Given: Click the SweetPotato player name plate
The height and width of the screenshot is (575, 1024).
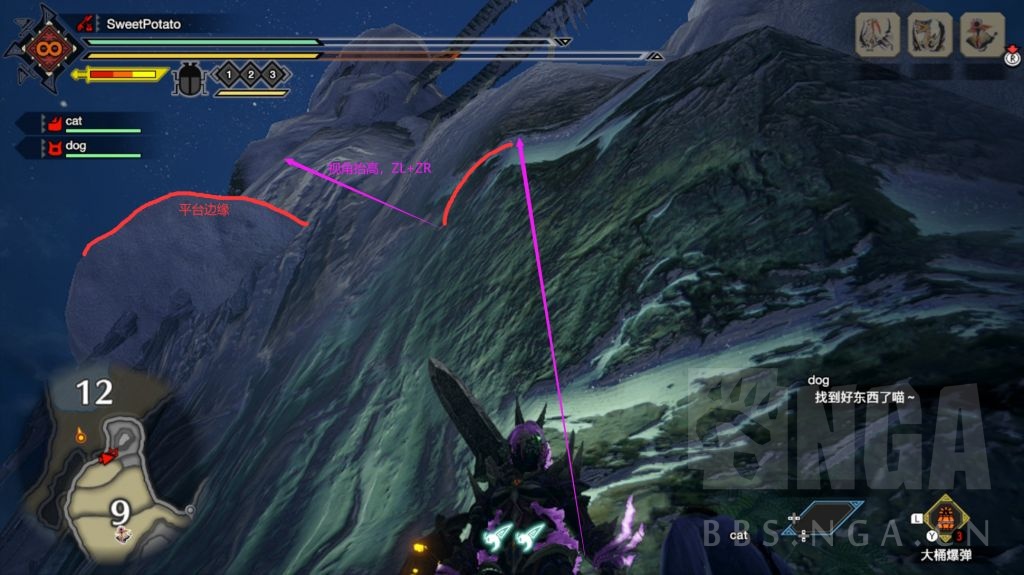Looking at the screenshot, I should [142, 23].
